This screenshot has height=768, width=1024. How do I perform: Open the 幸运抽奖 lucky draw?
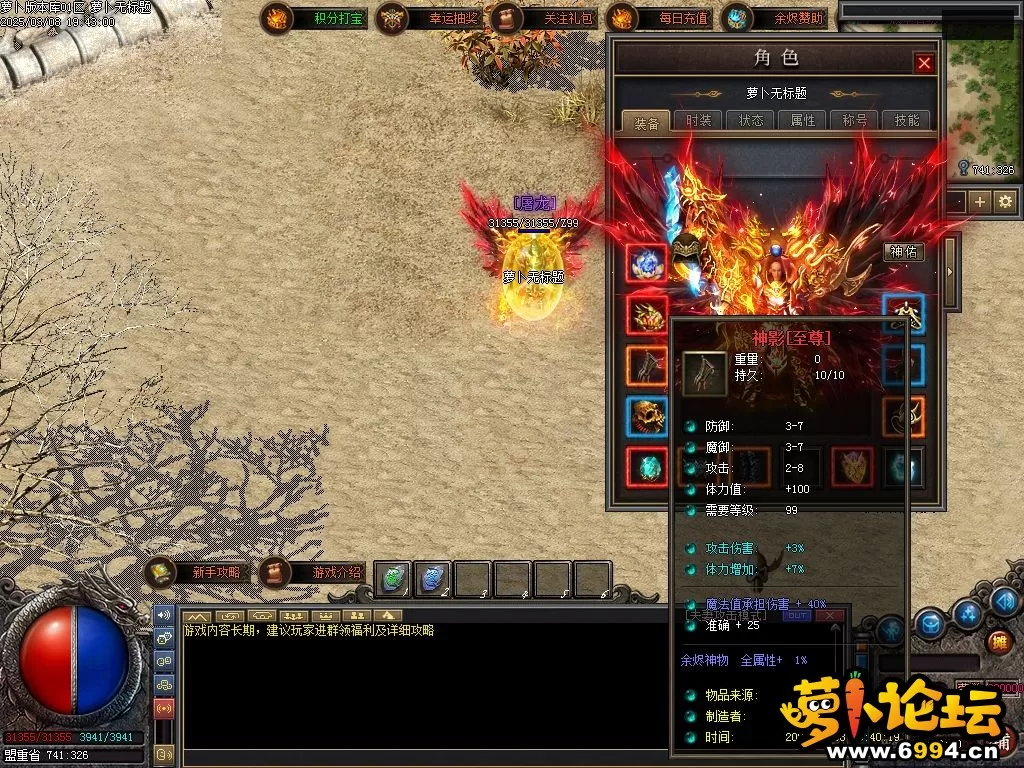pyautogui.click(x=422, y=18)
